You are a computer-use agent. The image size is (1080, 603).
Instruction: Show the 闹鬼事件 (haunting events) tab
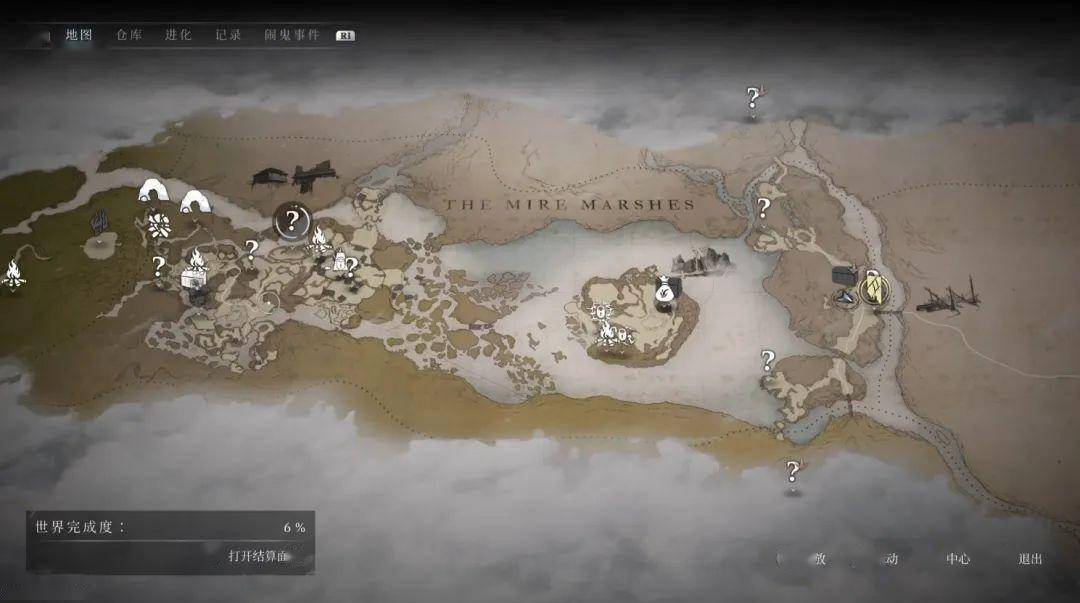pos(292,35)
